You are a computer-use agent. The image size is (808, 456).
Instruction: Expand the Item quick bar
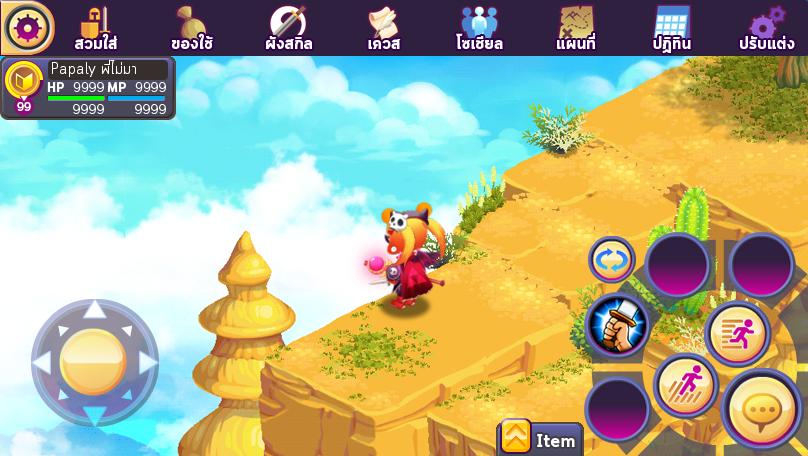pyautogui.click(x=540, y=438)
